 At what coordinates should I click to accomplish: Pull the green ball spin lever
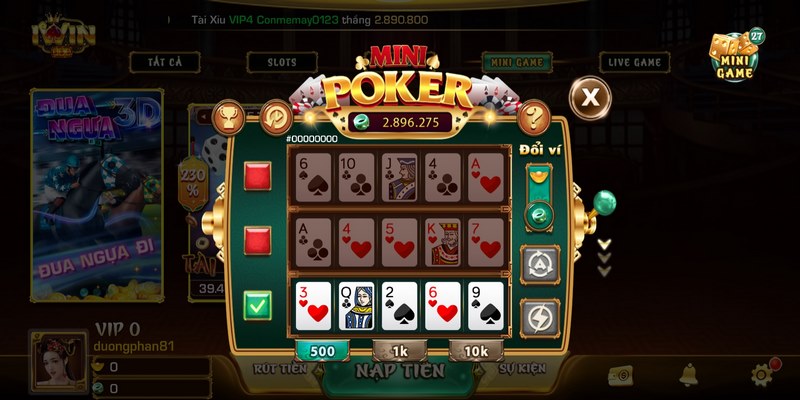pos(604,203)
